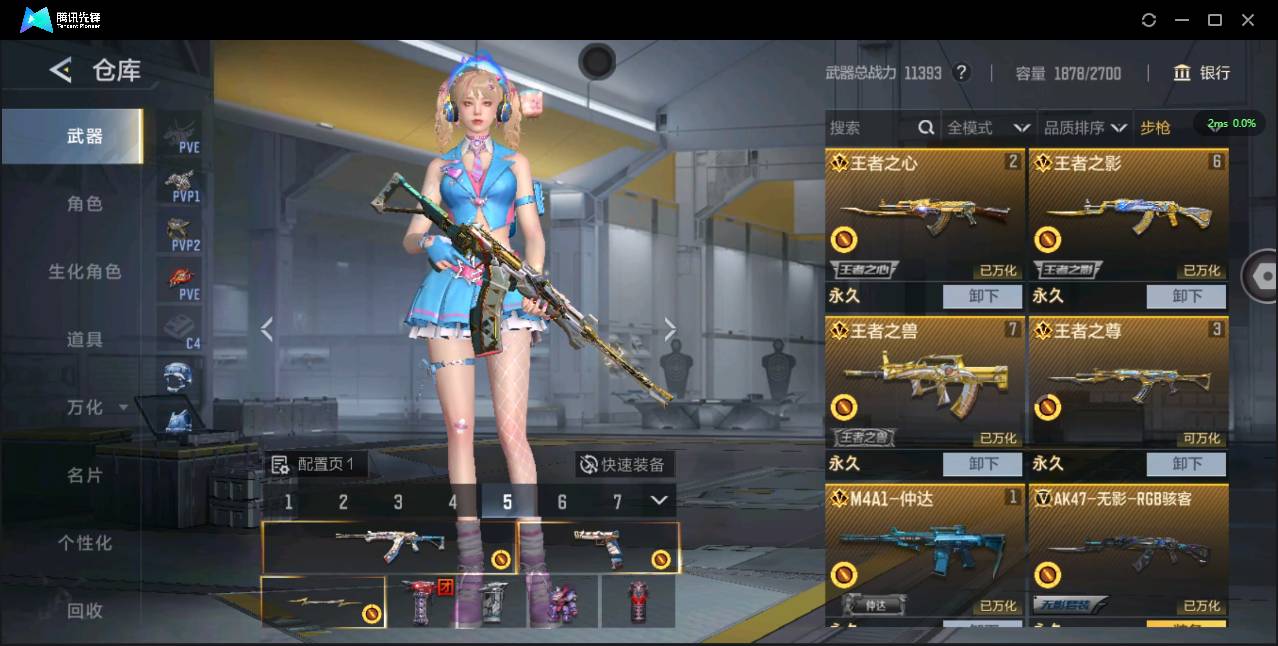
Task: Switch to the 武器 tab
Action: coord(84,136)
